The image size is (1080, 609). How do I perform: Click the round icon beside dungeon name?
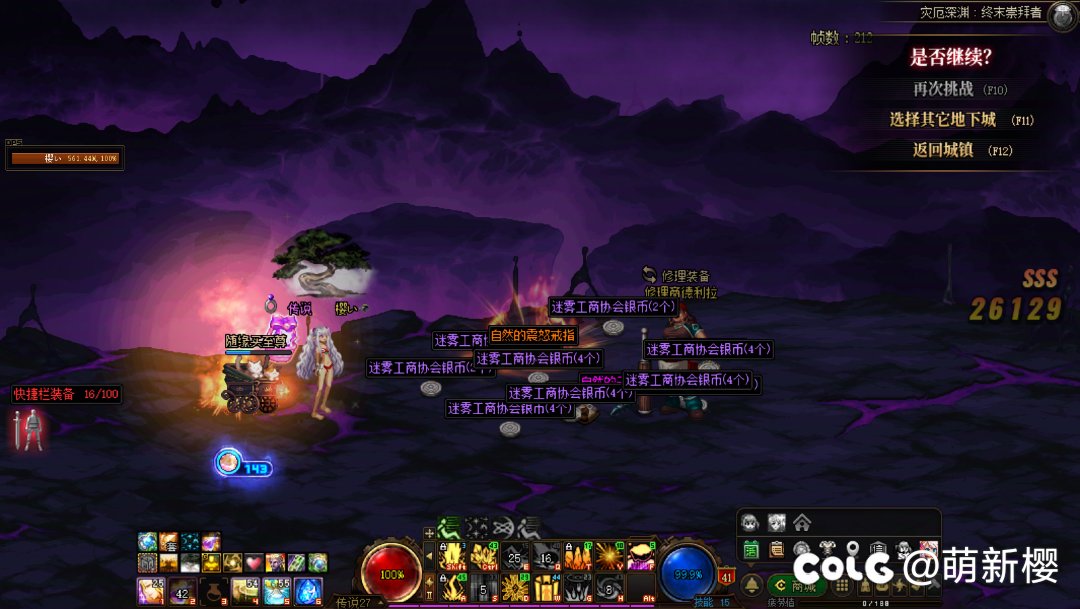1061,13
